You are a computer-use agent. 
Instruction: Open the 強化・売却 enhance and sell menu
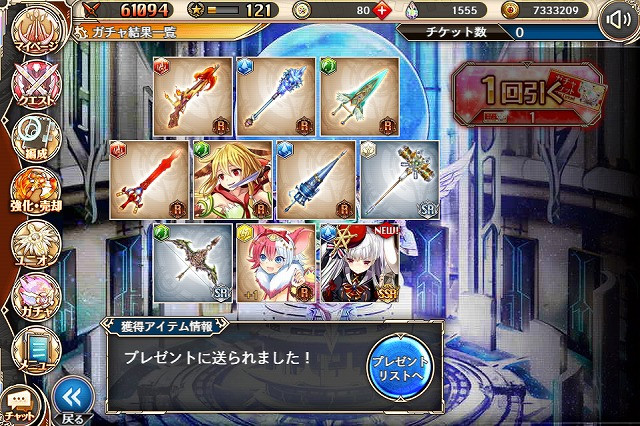pos(35,192)
